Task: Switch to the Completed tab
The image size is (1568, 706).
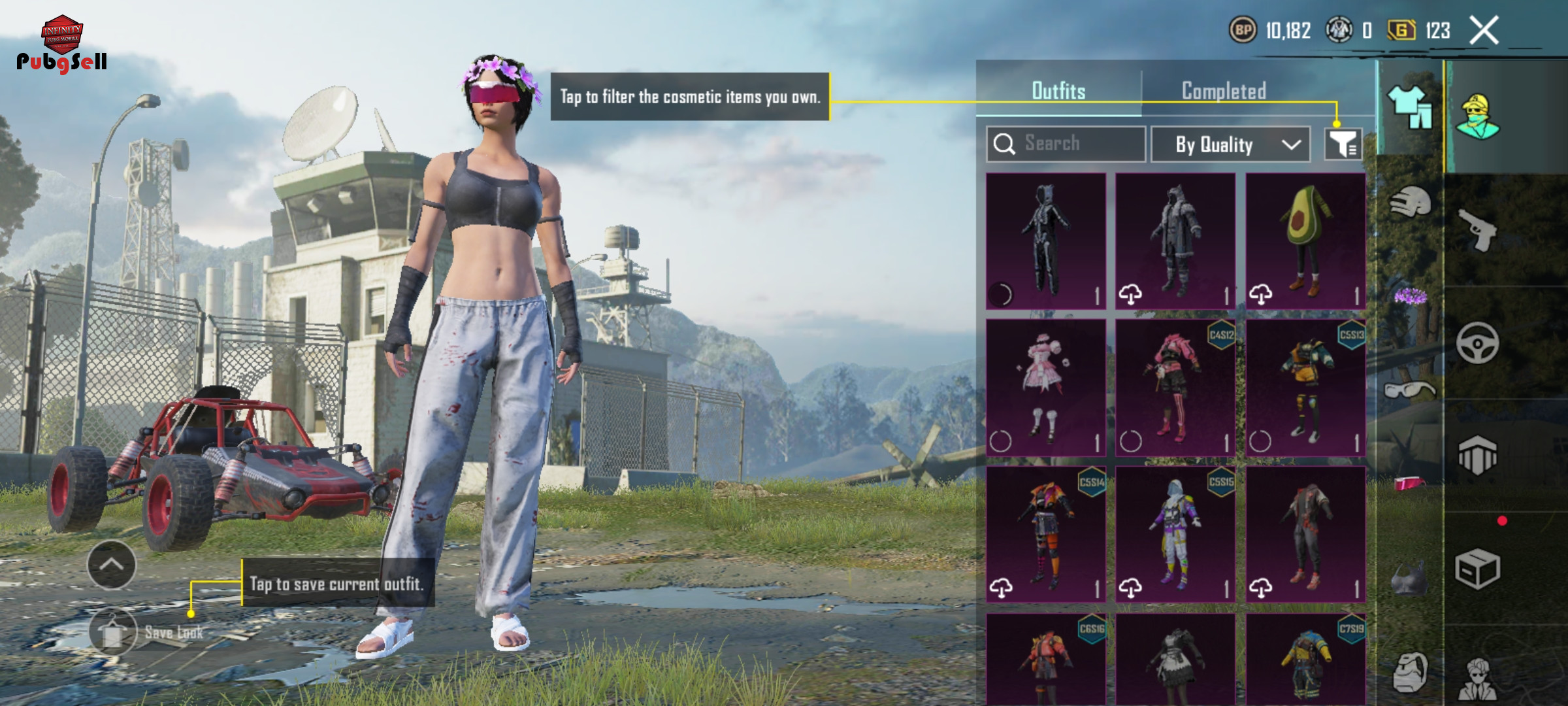Action: (1224, 91)
